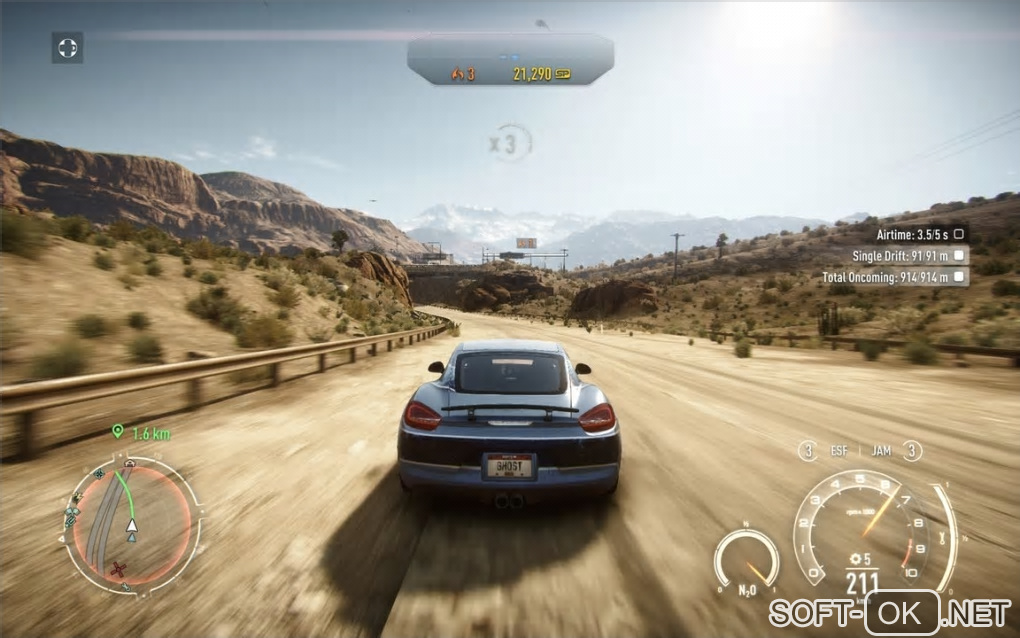Select the green waypoint pin above the minimap
This screenshot has height=638, width=1020.
coord(118,432)
